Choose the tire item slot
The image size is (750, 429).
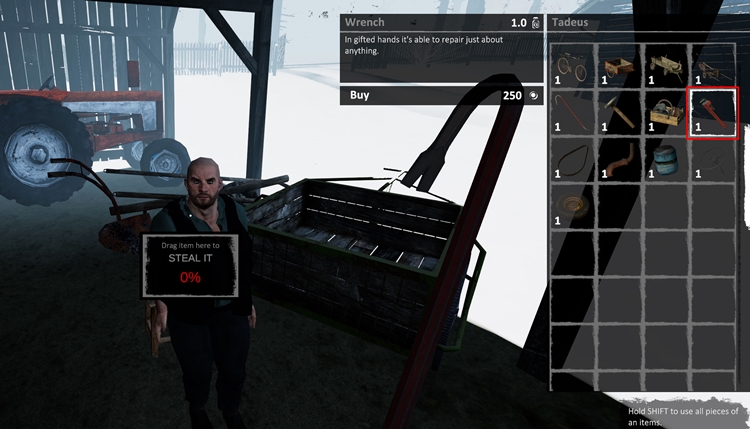(x=573, y=205)
